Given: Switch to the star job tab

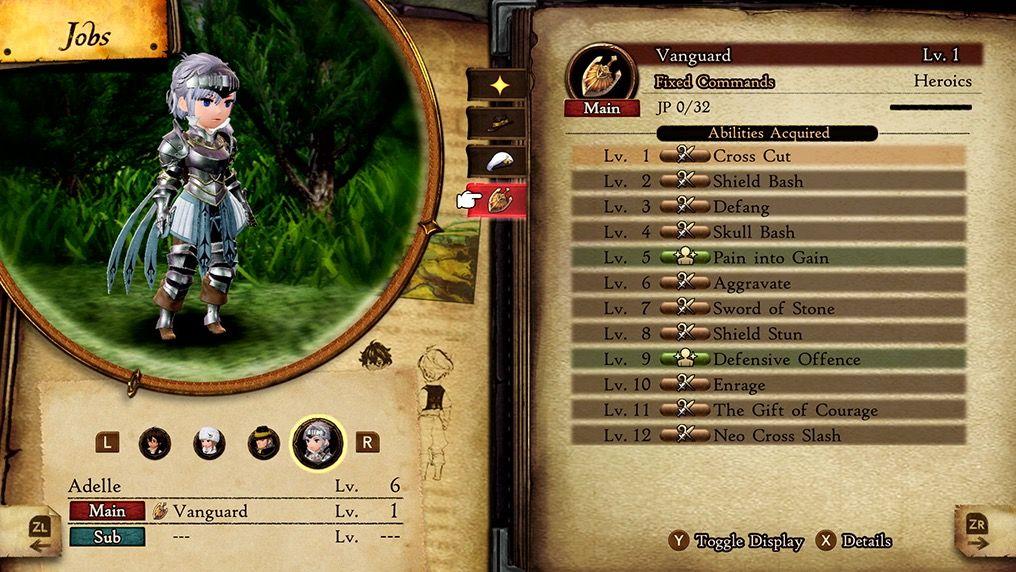Looking at the screenshot, I should pyautogui.click(x=499, y=85).
